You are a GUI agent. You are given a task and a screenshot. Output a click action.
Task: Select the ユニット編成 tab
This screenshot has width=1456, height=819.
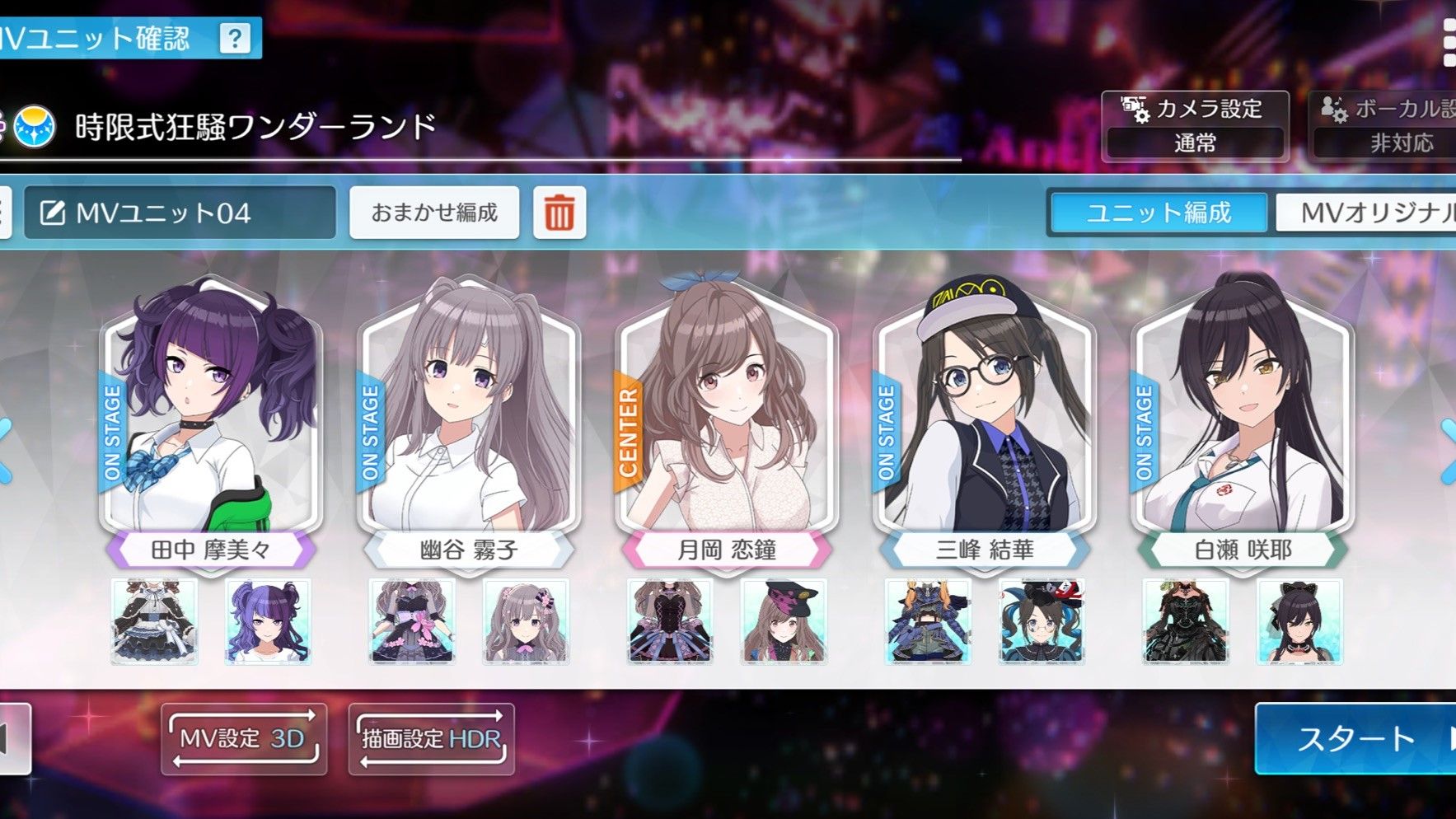(1159, 213)
